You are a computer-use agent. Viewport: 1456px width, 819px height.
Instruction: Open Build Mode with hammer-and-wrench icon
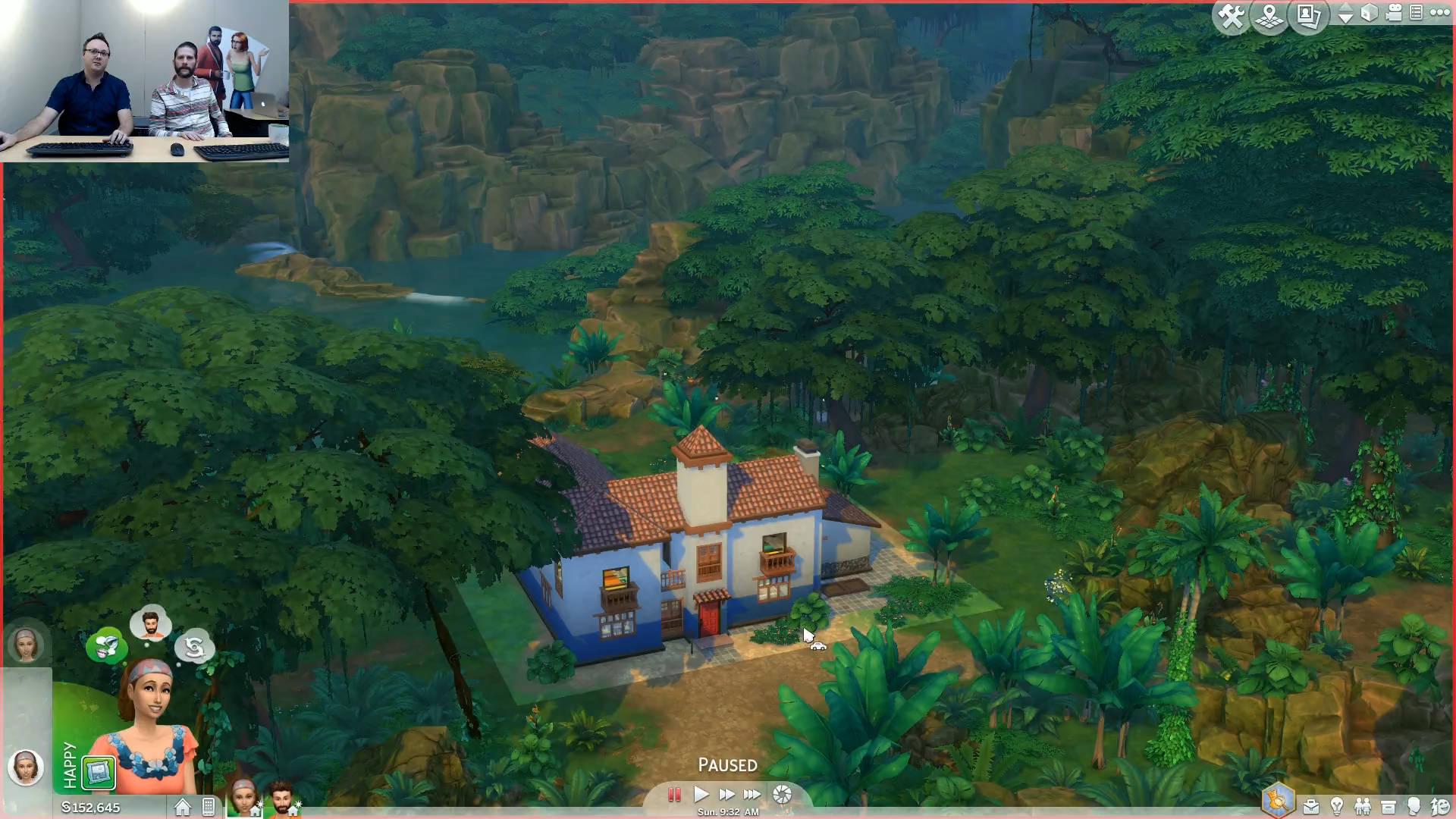[1231, 16]
